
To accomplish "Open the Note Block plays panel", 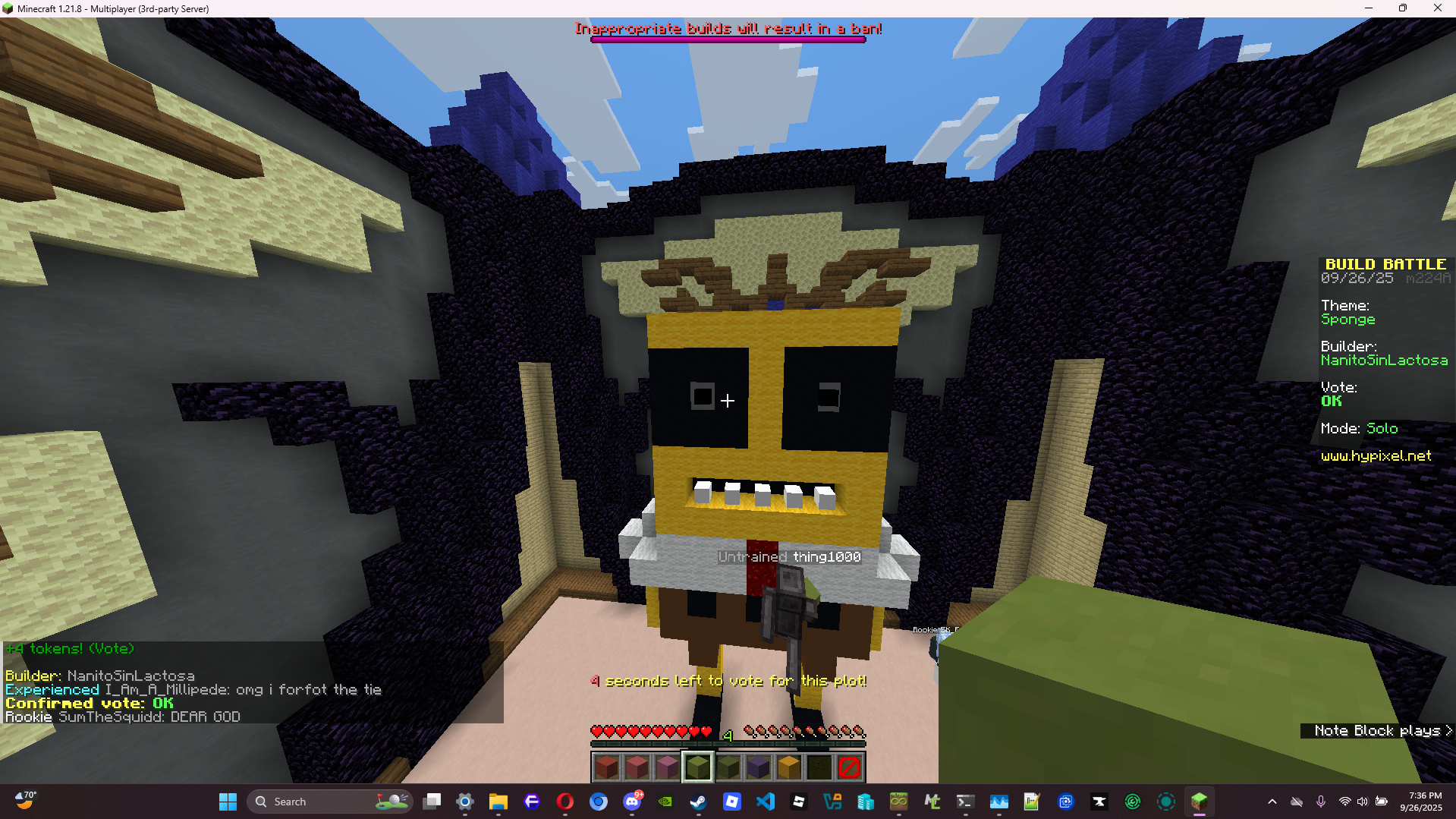I will click(x=1382, y=730).
